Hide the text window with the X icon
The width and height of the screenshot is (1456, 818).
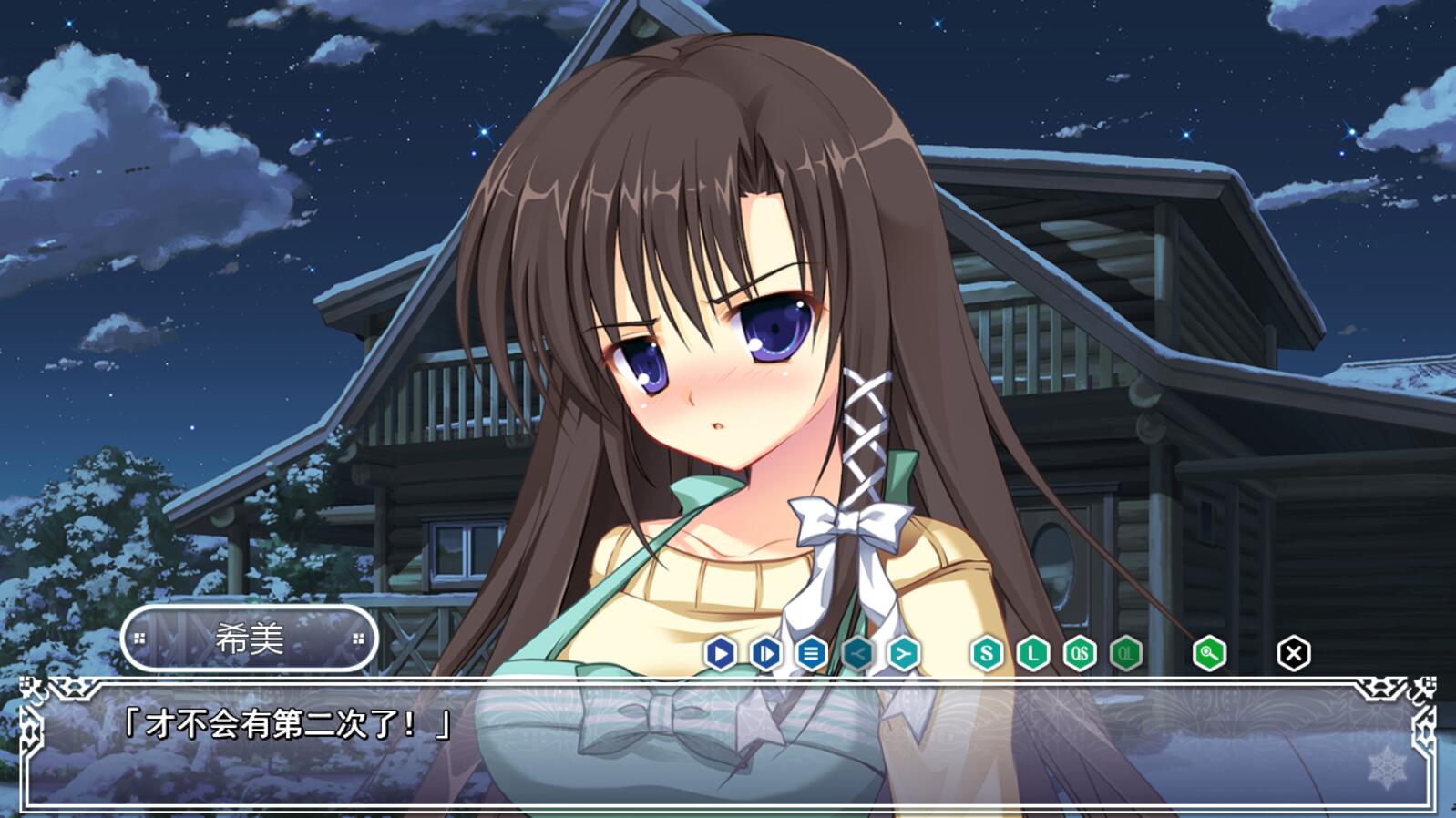point(1293,653)
